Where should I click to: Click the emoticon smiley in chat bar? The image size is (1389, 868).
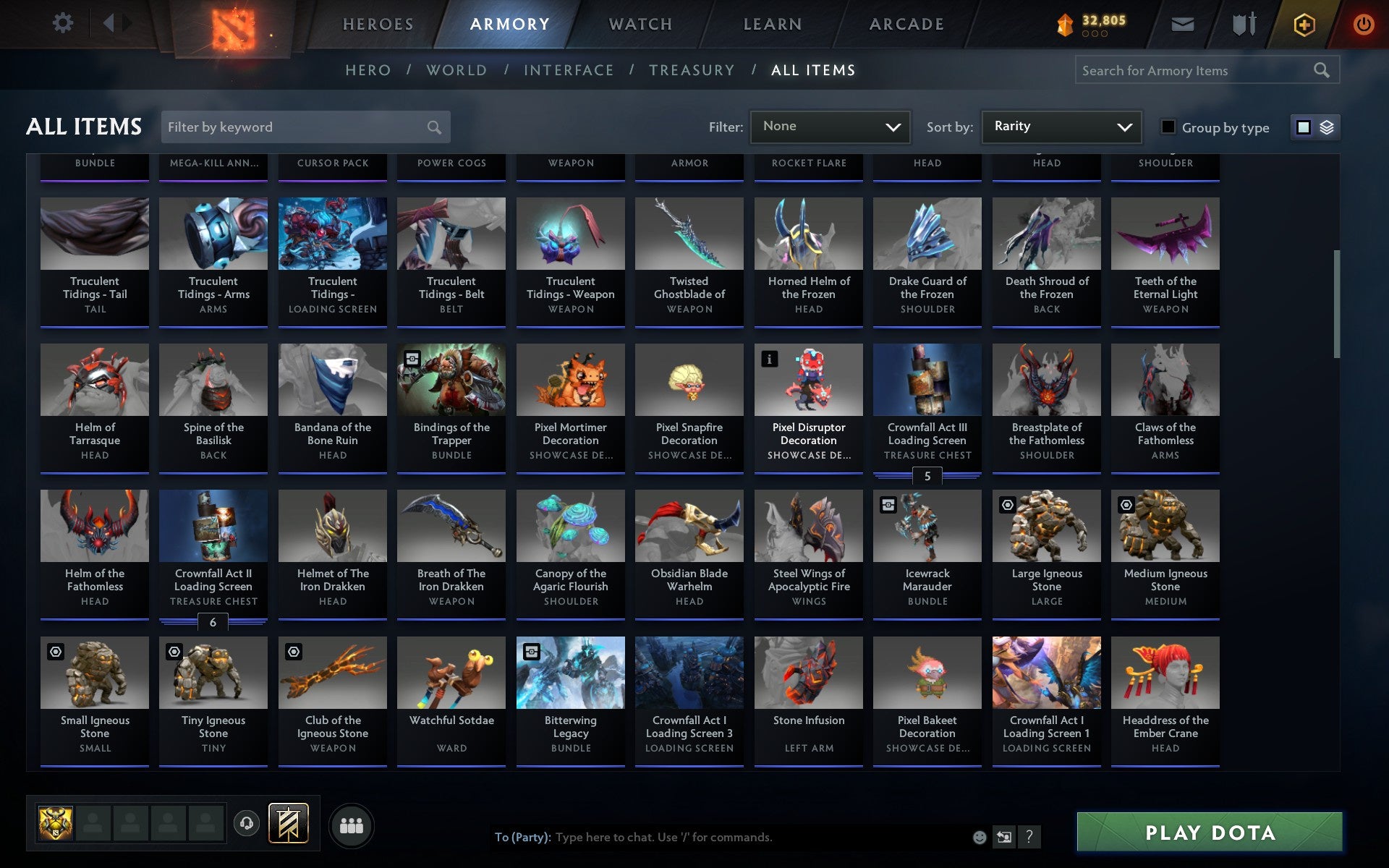980,838
